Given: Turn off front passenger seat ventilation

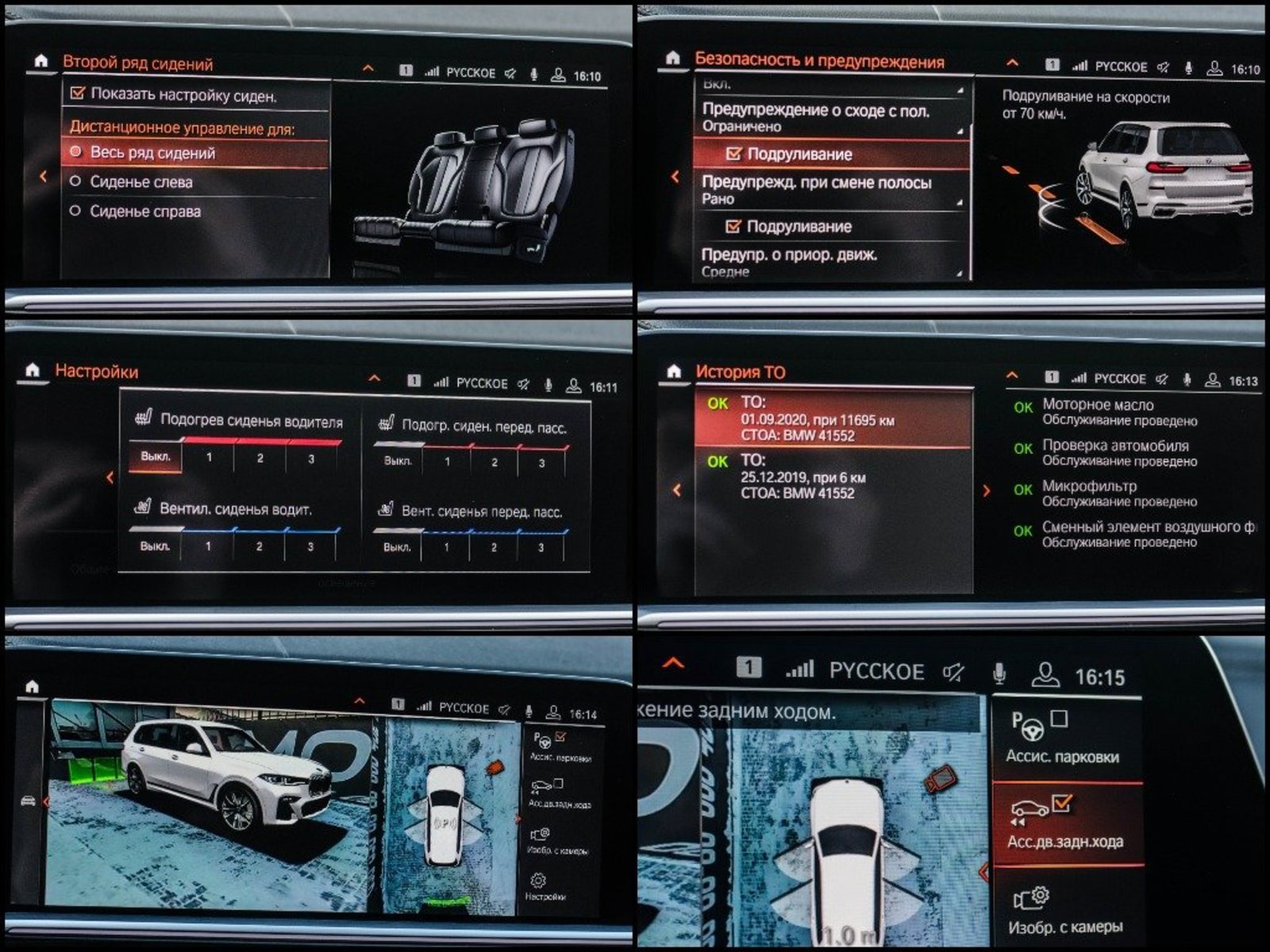Looking at the screenshot, I should (396, 547).
